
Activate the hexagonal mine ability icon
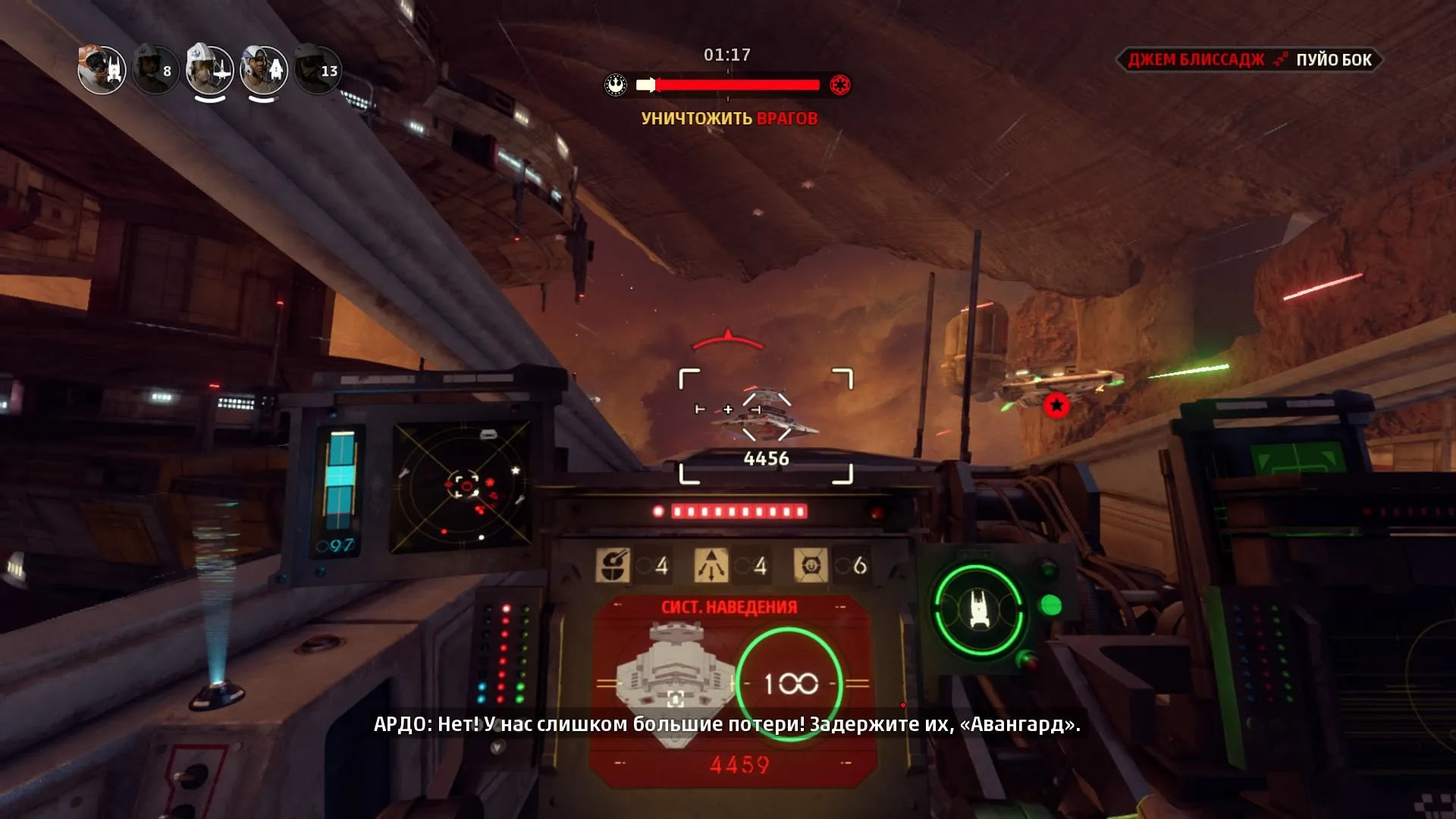click(x=810, y=565)
